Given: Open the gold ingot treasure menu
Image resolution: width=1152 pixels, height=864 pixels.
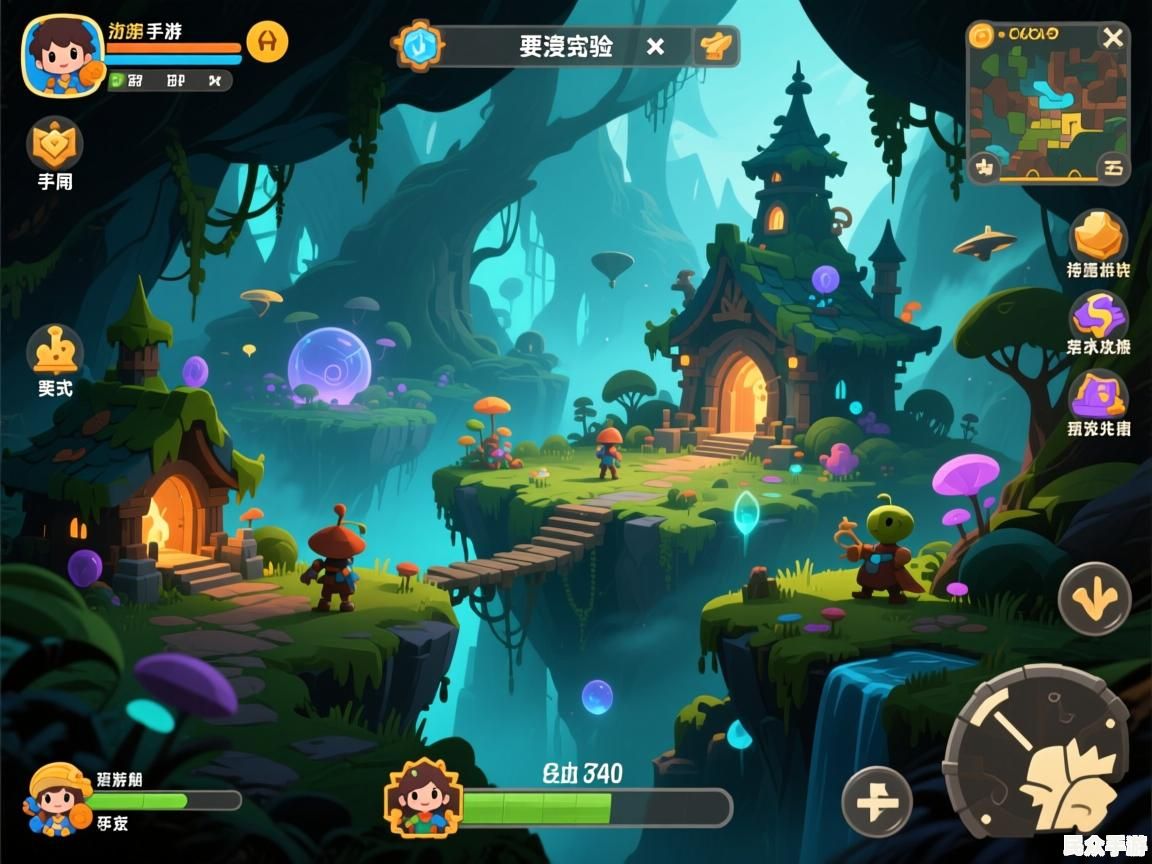Looking at the screenshot, I should pyautogui.click(x=1098, y=236).
